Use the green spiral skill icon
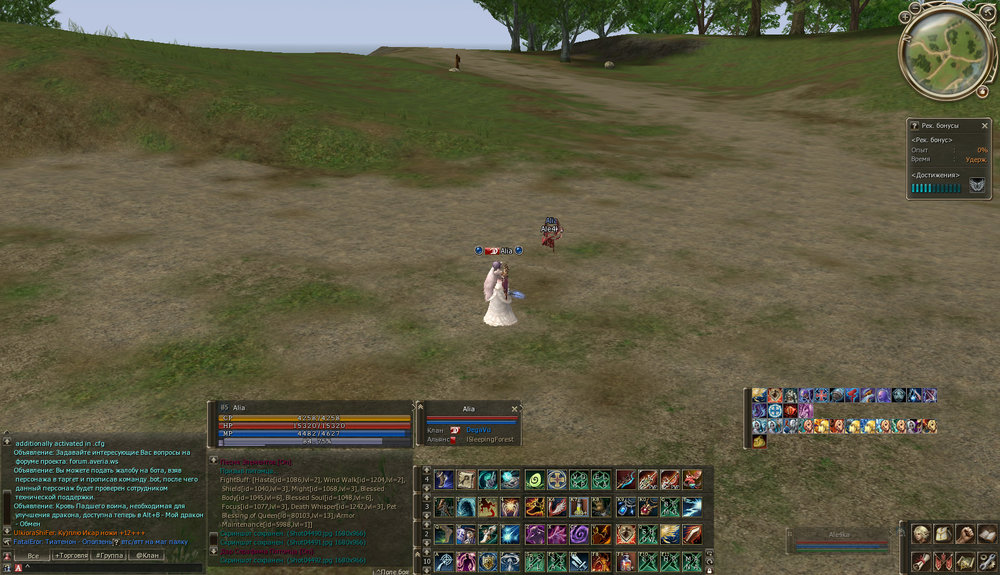The image size is (1000, 575). (x=535, y=480)
